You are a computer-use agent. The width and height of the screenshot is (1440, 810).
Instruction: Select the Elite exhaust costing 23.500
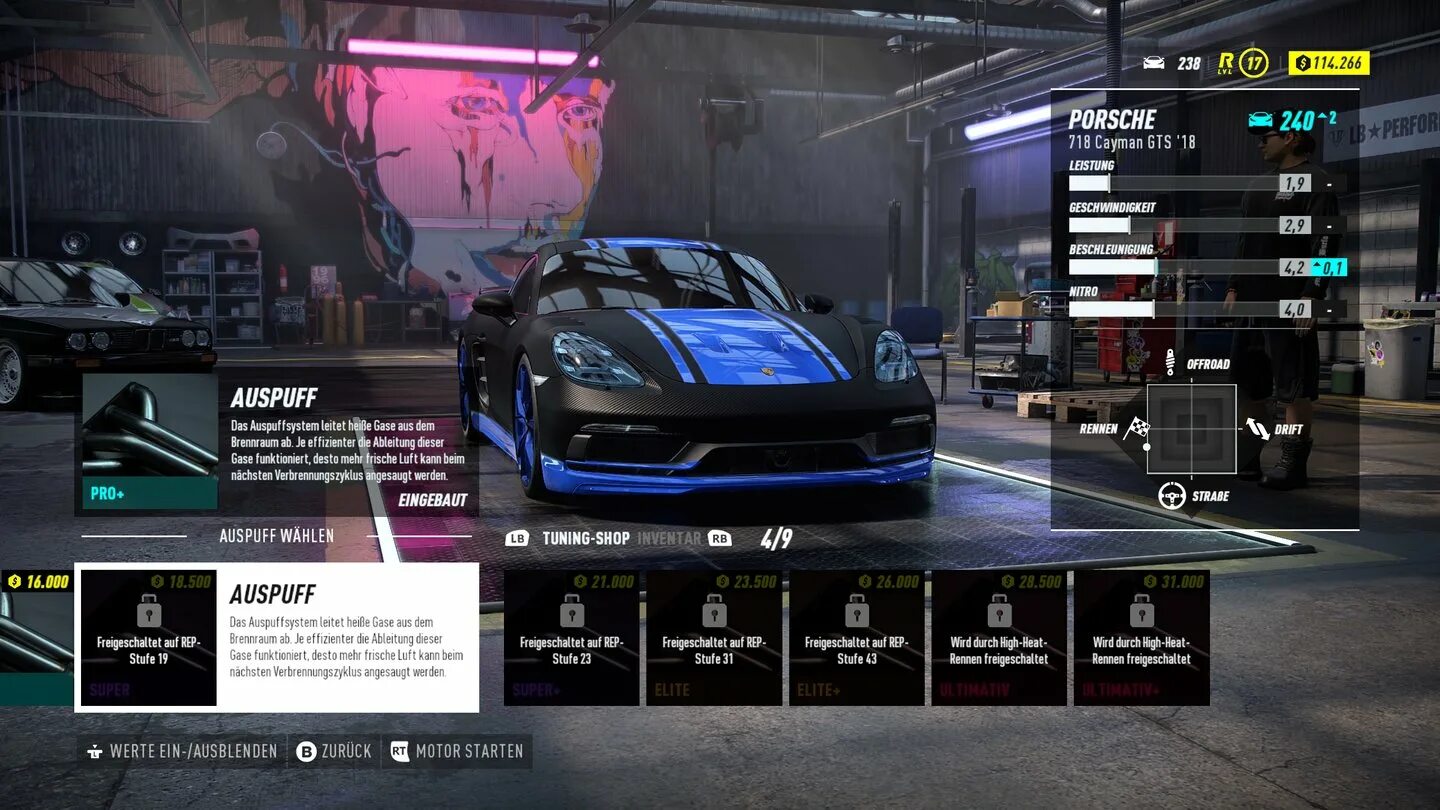714,638
